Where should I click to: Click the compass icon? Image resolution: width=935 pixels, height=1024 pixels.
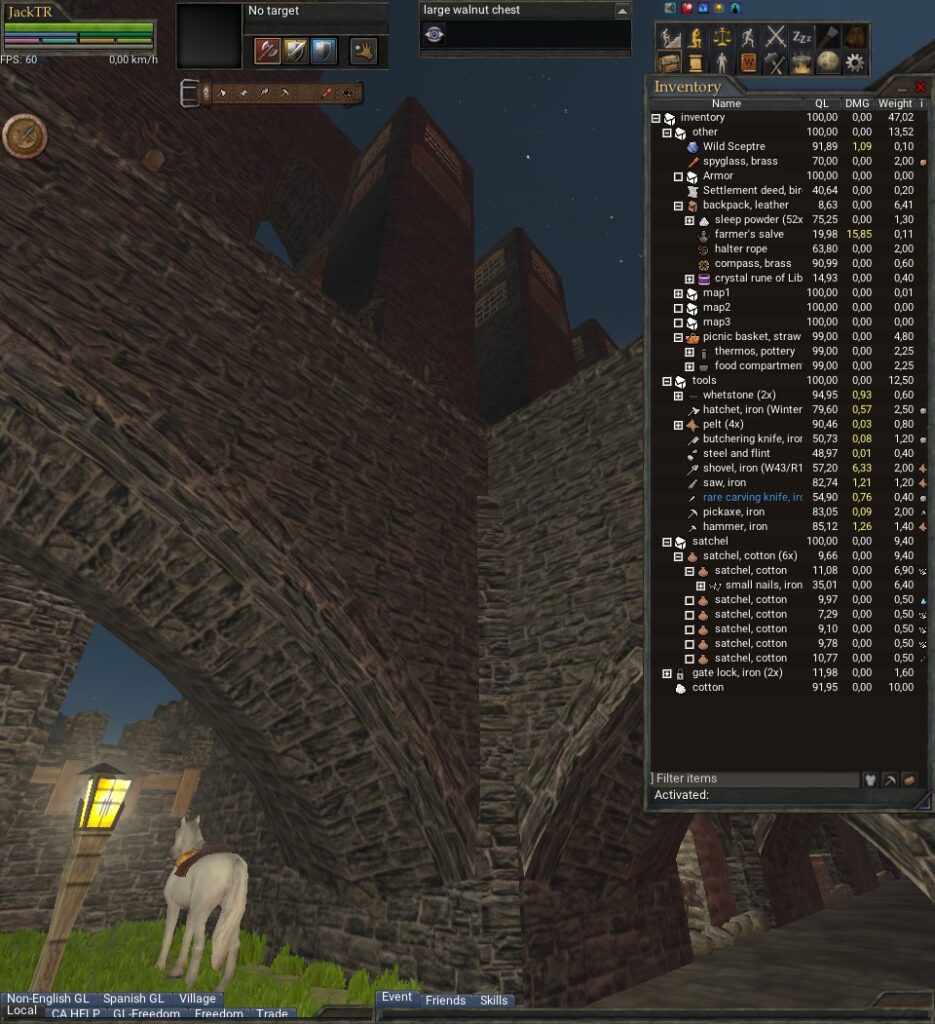pos(24,136)
